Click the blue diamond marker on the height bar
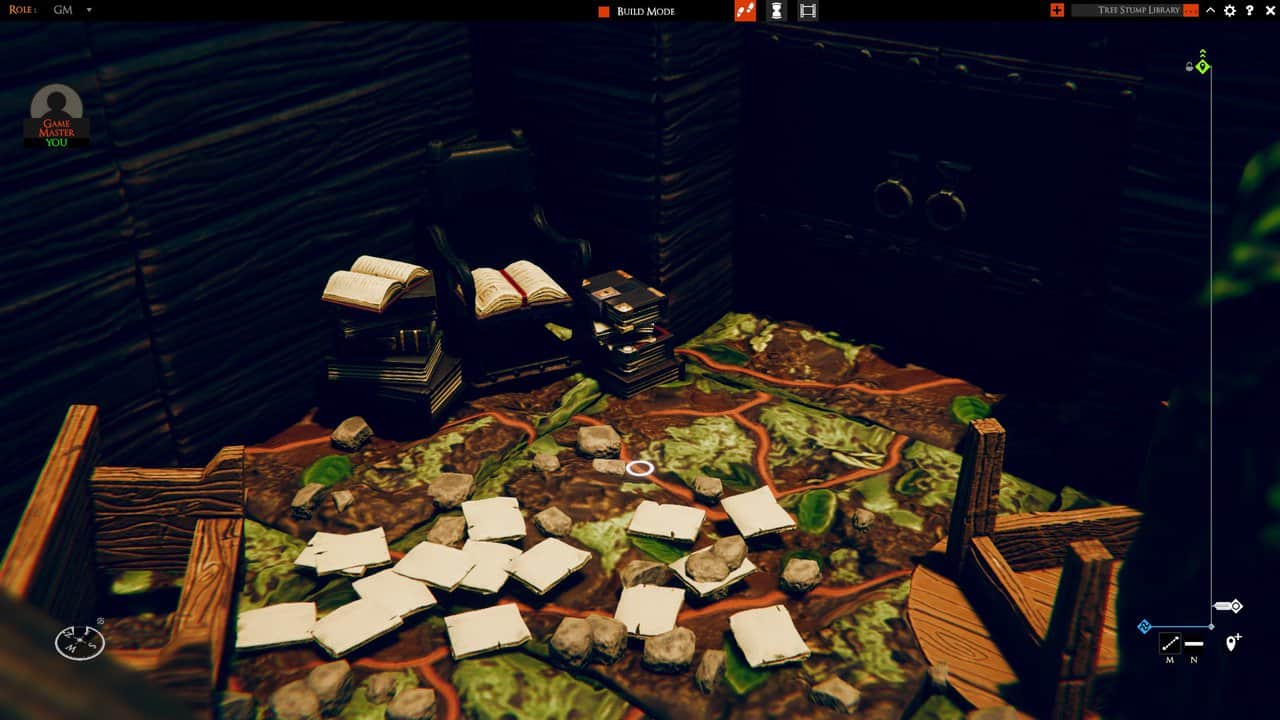 1145,627
